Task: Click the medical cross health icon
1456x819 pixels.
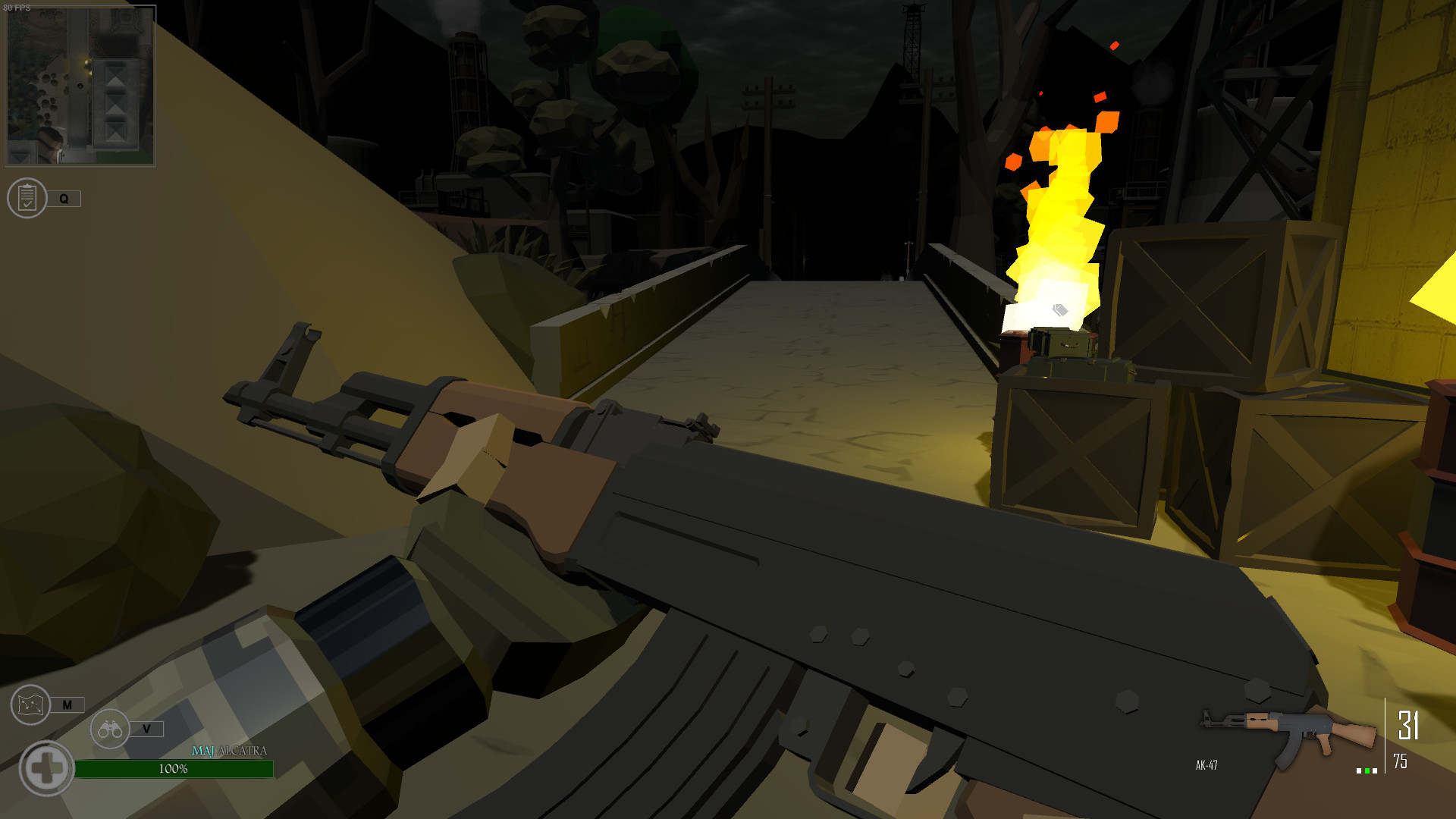Action: coord(46,767)
